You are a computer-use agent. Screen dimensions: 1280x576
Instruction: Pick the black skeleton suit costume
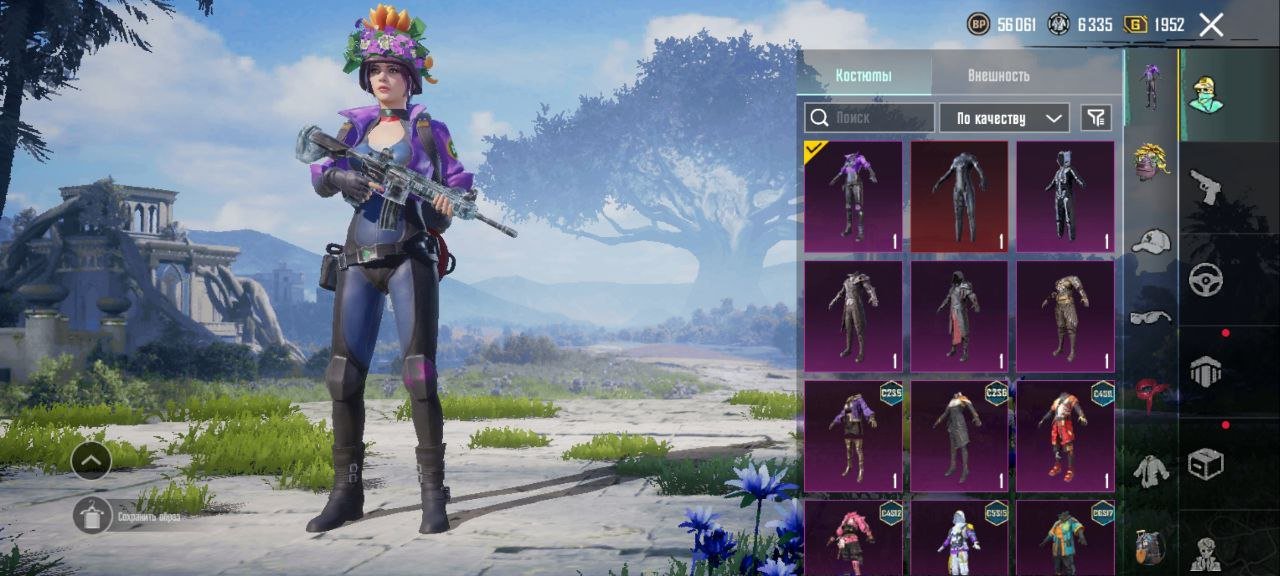[1065, 197]
